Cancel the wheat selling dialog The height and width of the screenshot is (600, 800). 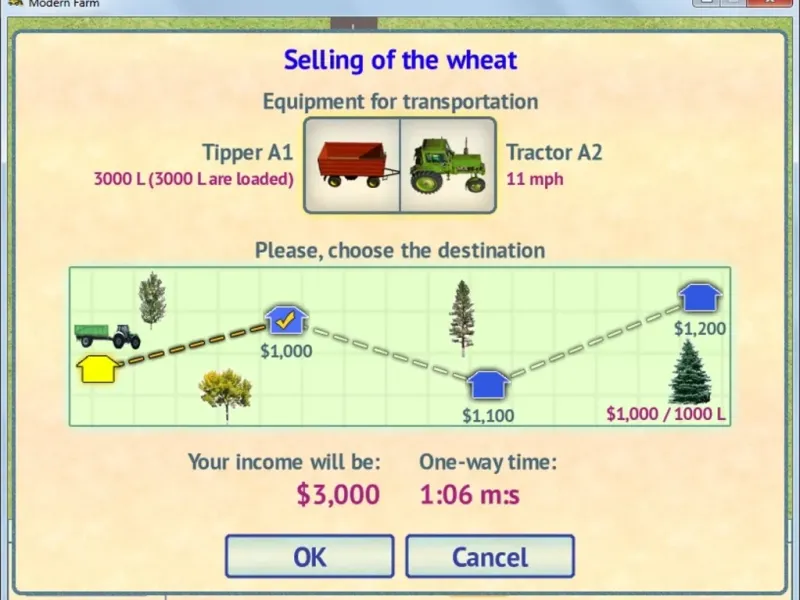489,556
